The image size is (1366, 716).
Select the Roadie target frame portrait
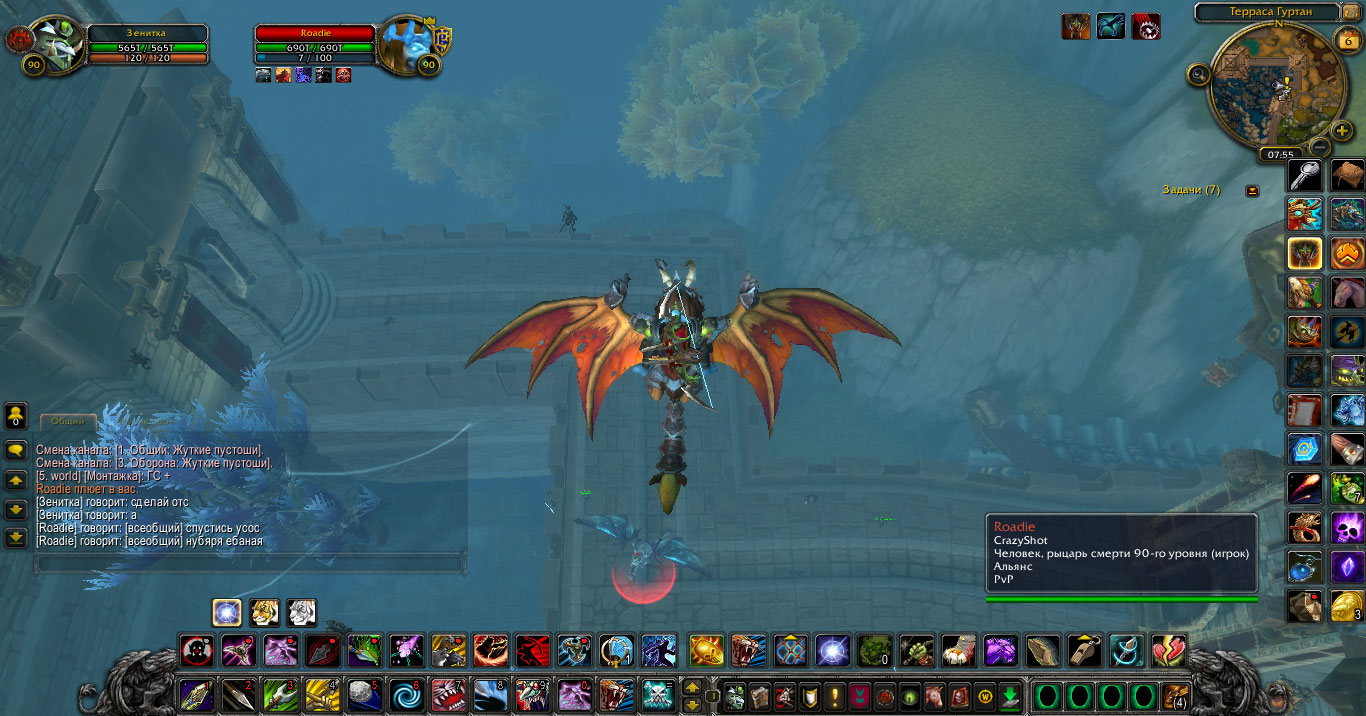coord(405,42)
